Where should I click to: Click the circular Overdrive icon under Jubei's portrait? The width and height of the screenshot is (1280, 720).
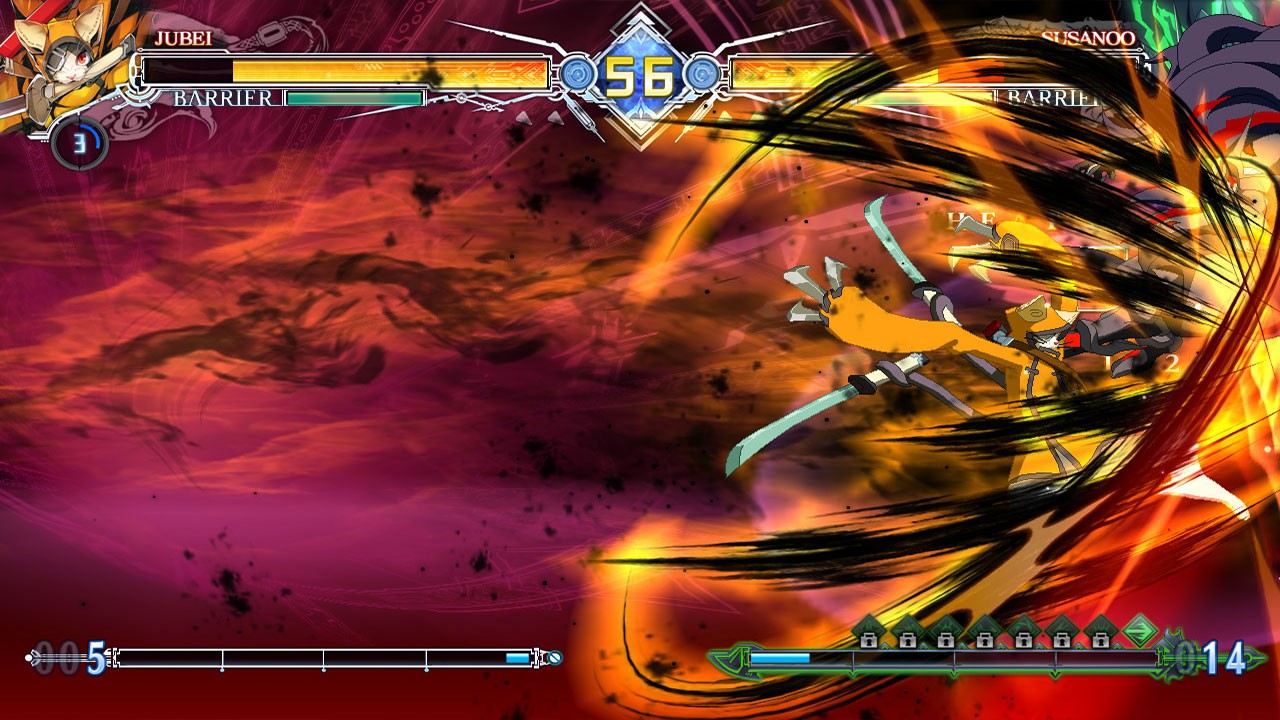point(79,144)
